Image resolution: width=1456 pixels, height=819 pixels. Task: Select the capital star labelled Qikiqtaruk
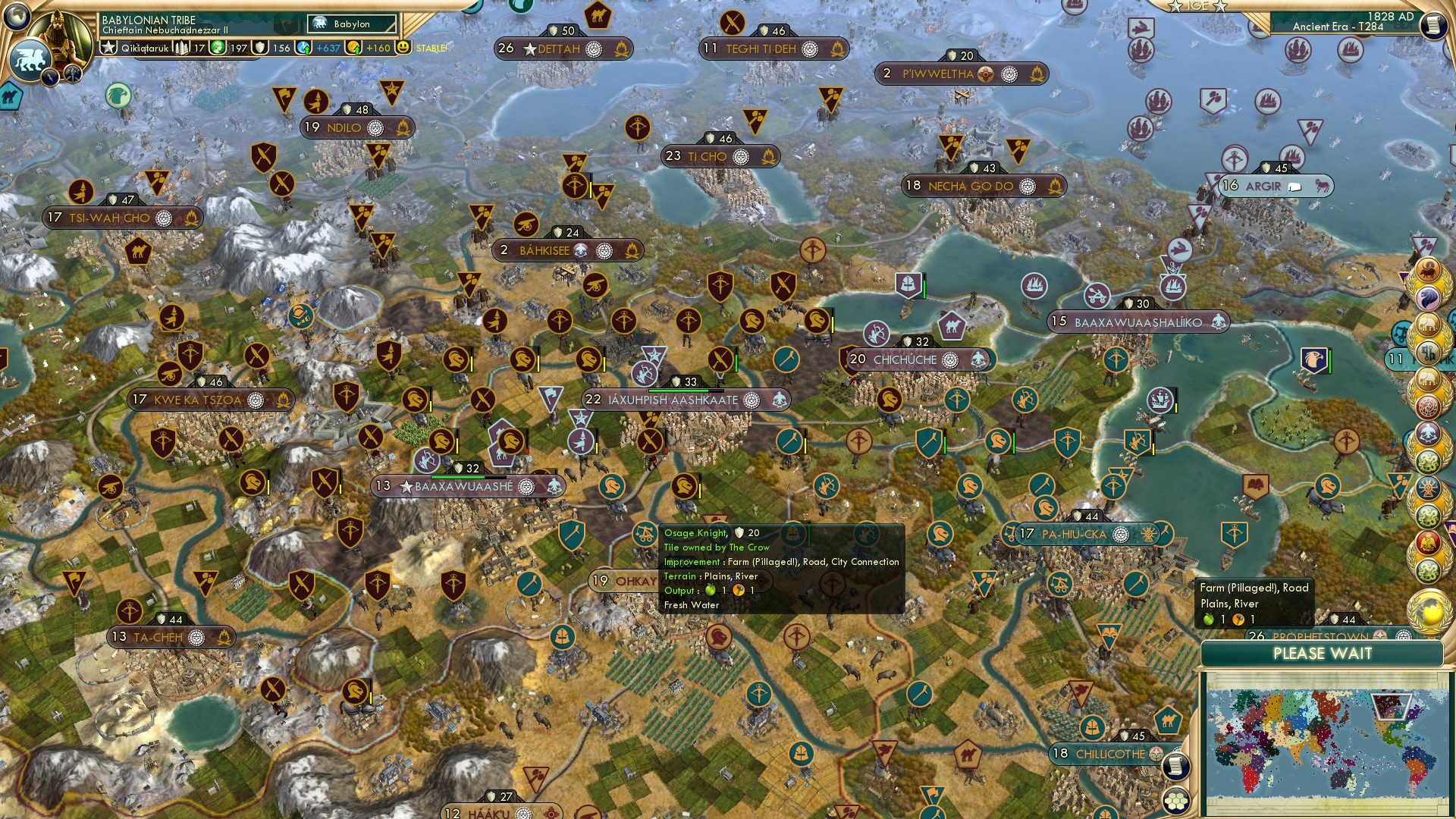(x=109, y=48)
